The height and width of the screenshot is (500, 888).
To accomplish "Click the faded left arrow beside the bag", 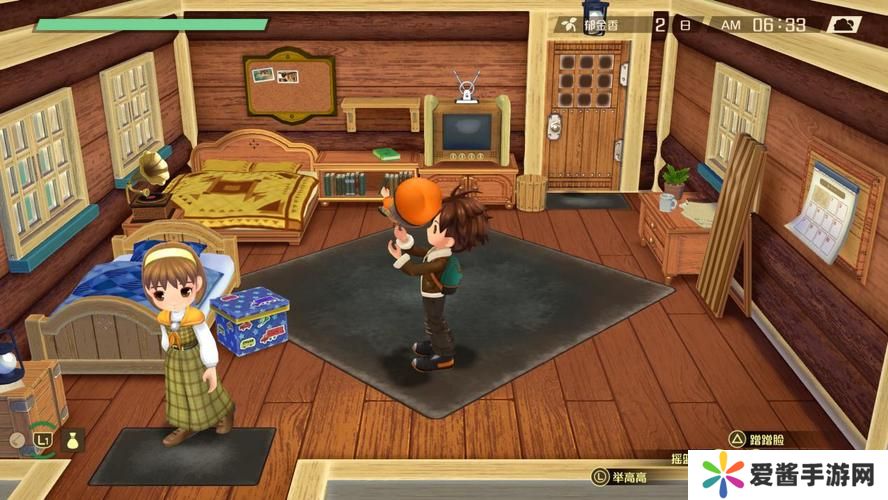I will pyautogui.click(x=17, y=438).
